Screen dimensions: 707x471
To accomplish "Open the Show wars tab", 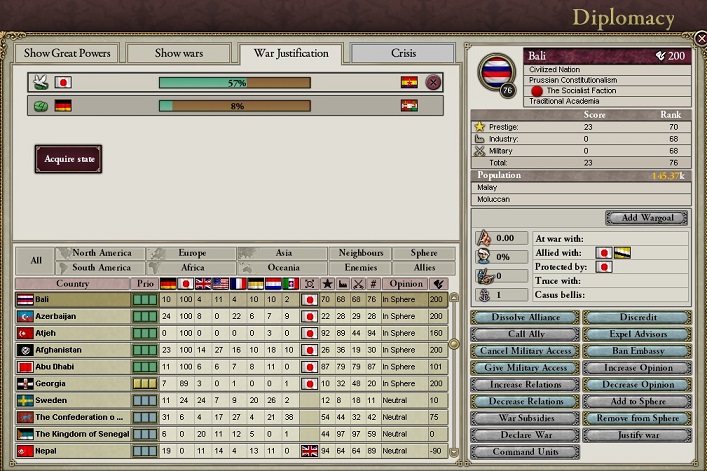I will [178, 53].
